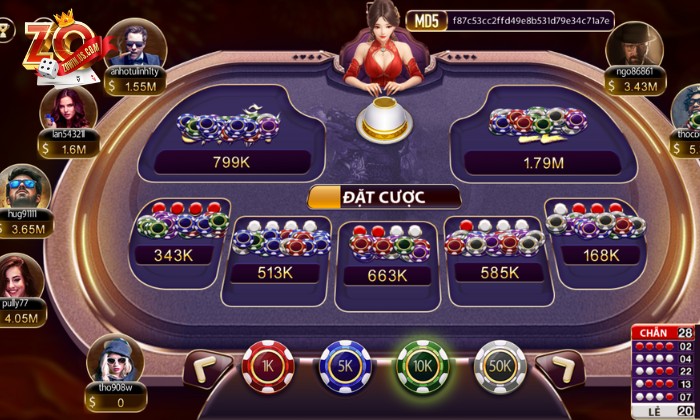
Task: Place a bet on the 585K area
Action: (x=496, y=249)
